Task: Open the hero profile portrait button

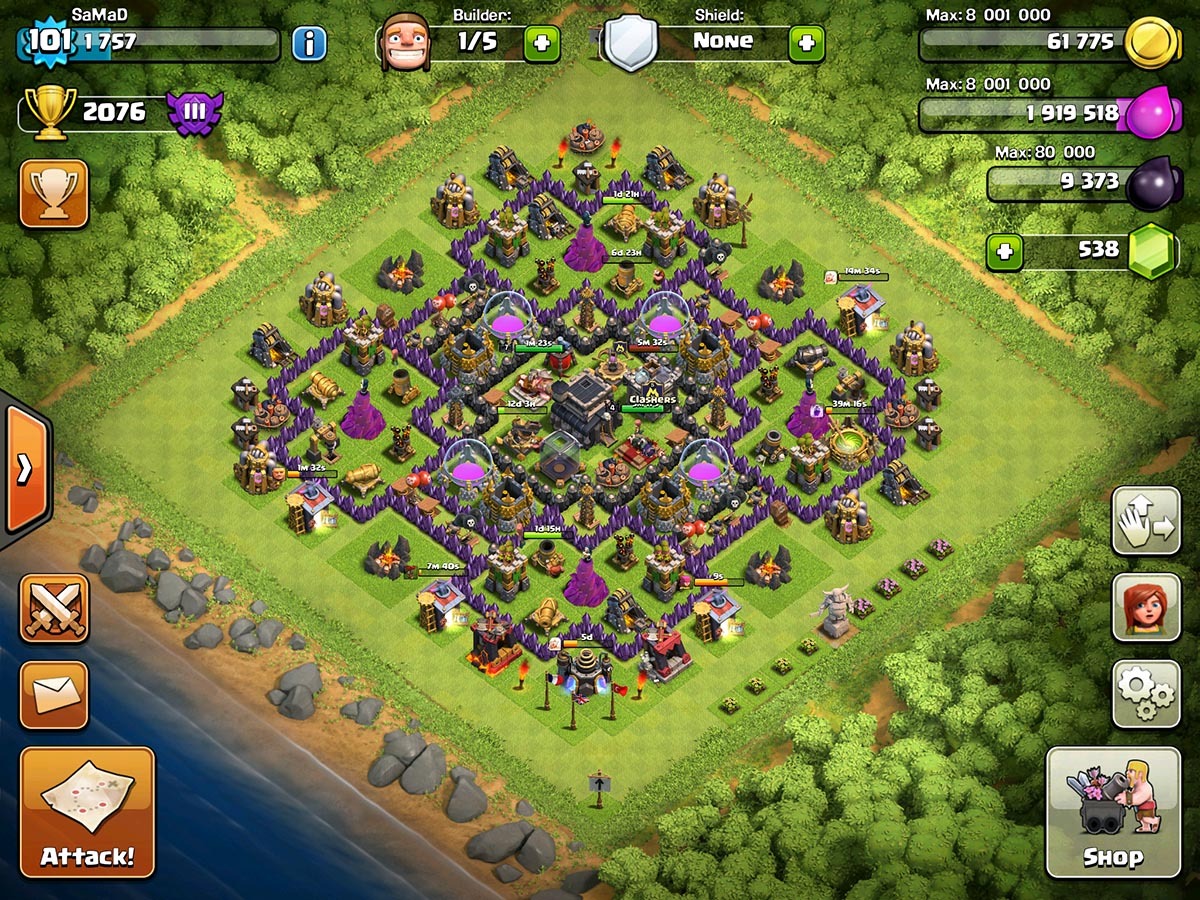Action: (x=1146, y=607)
